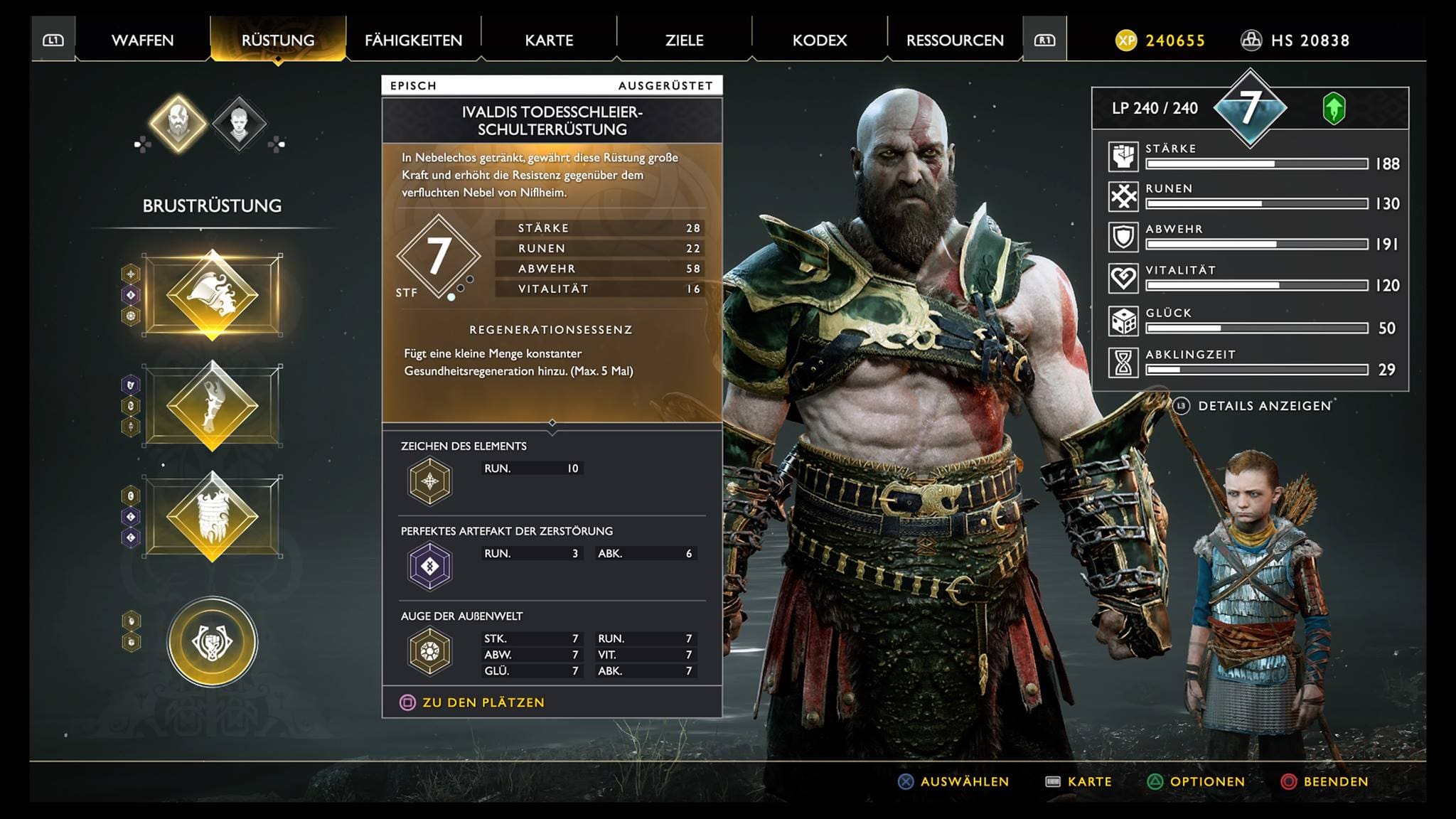The height and width of the screenshot is (819, 1456).
Task: Open the round talisman slot
Action: [x=212, y=641]
